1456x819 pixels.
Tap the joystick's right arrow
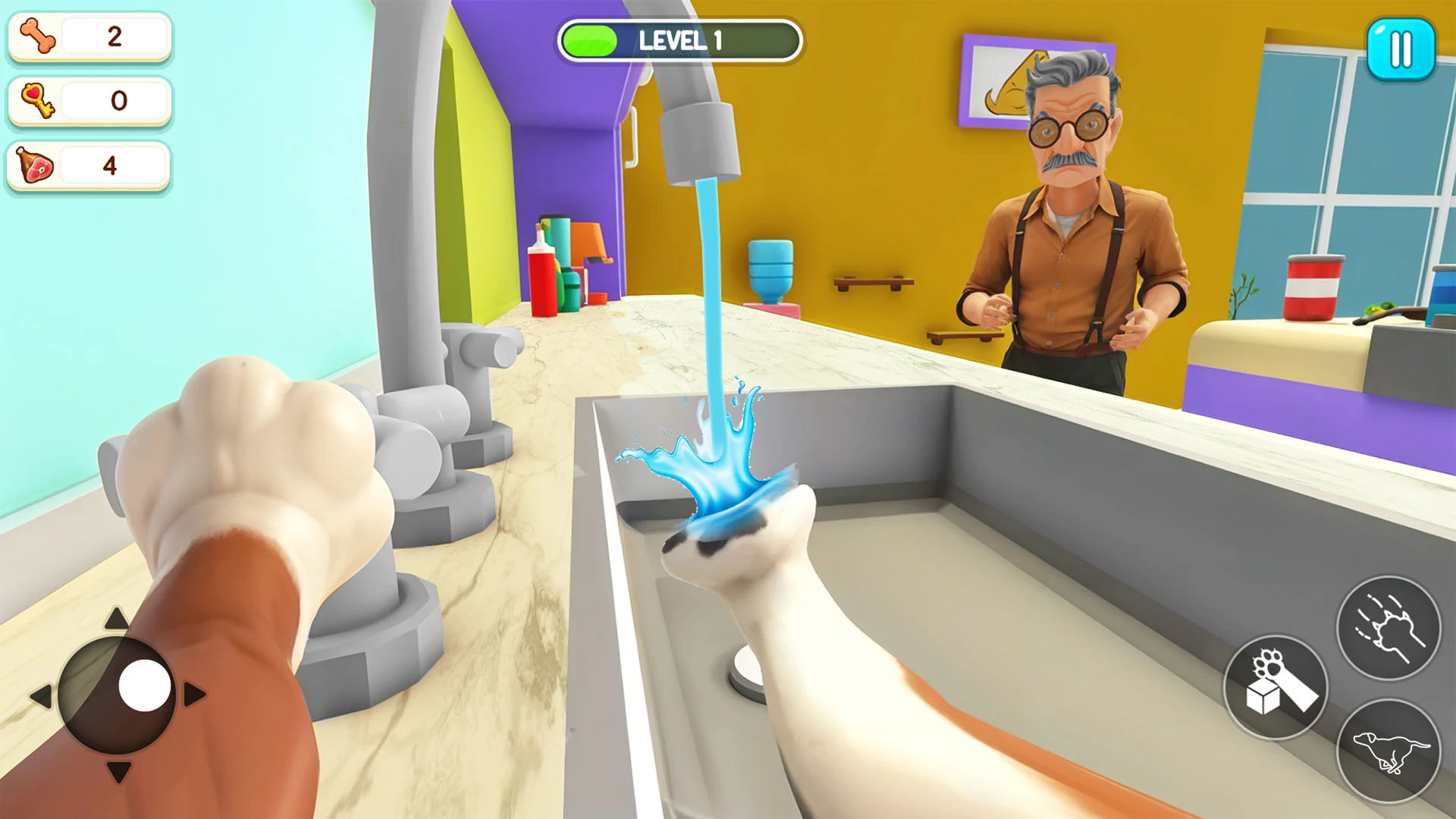point(194,694)
